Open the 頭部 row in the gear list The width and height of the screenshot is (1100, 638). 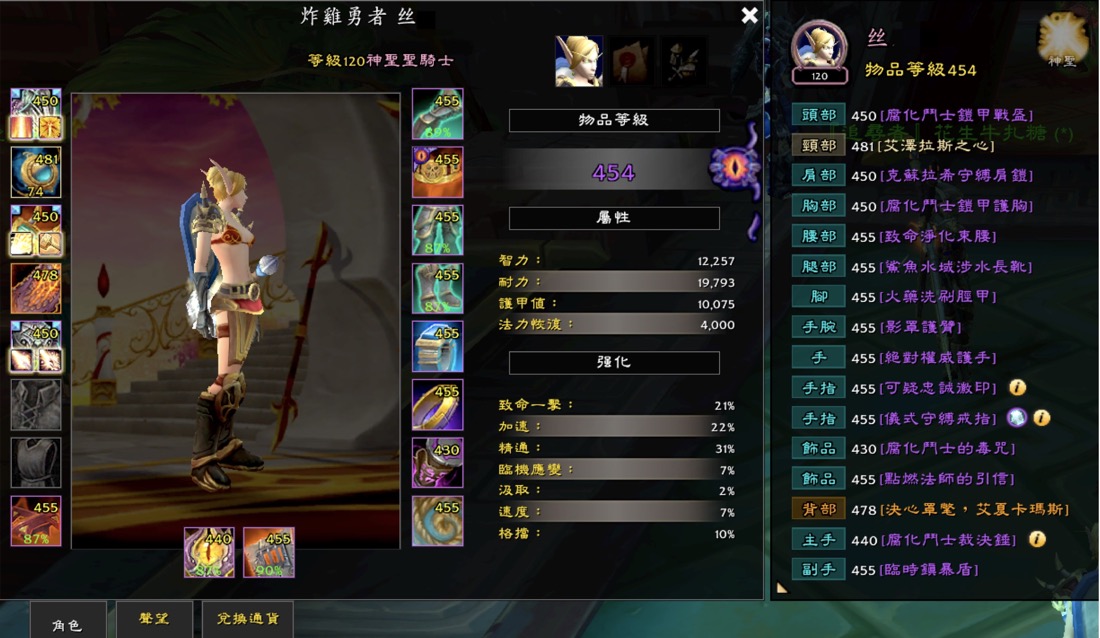pos(819,115)
